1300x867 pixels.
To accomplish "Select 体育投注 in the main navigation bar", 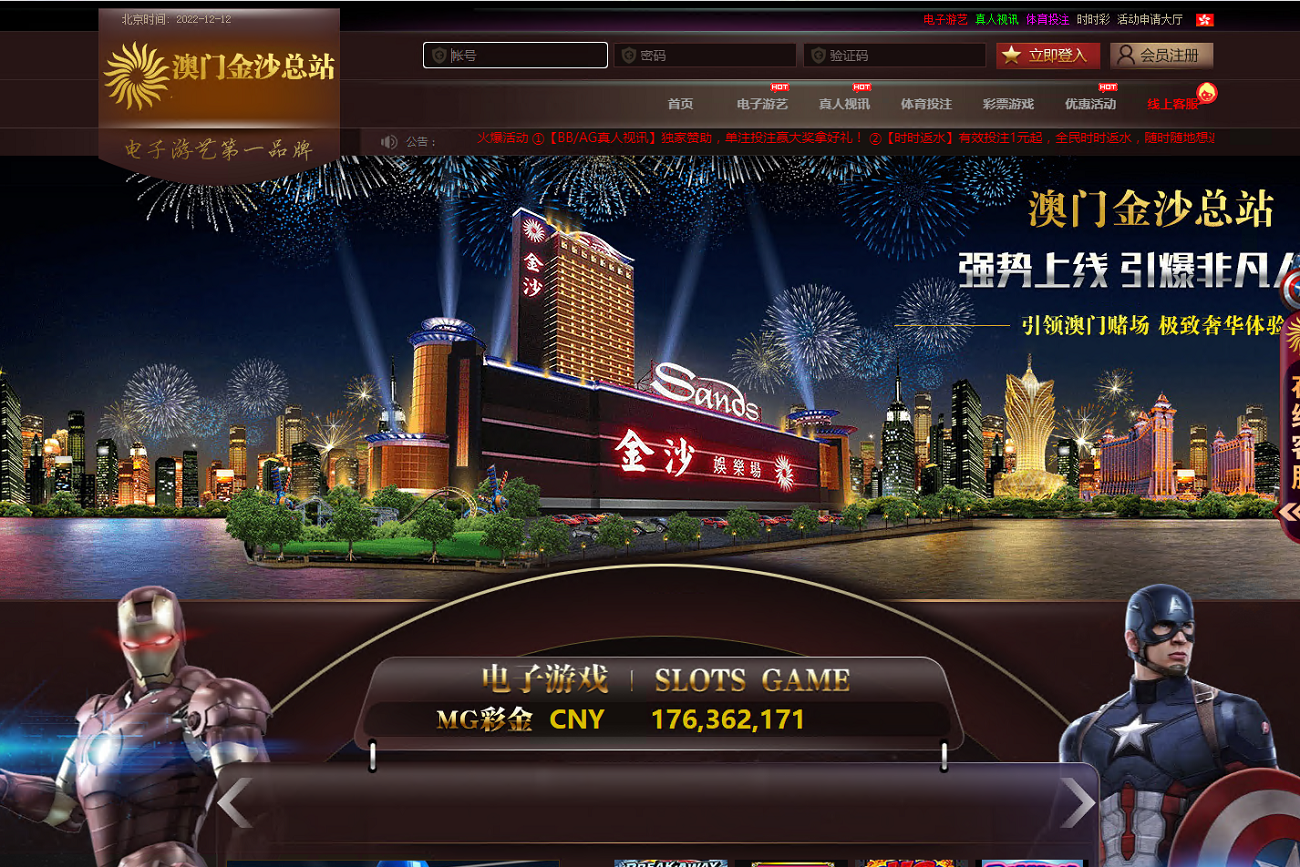I will point(926,104).
